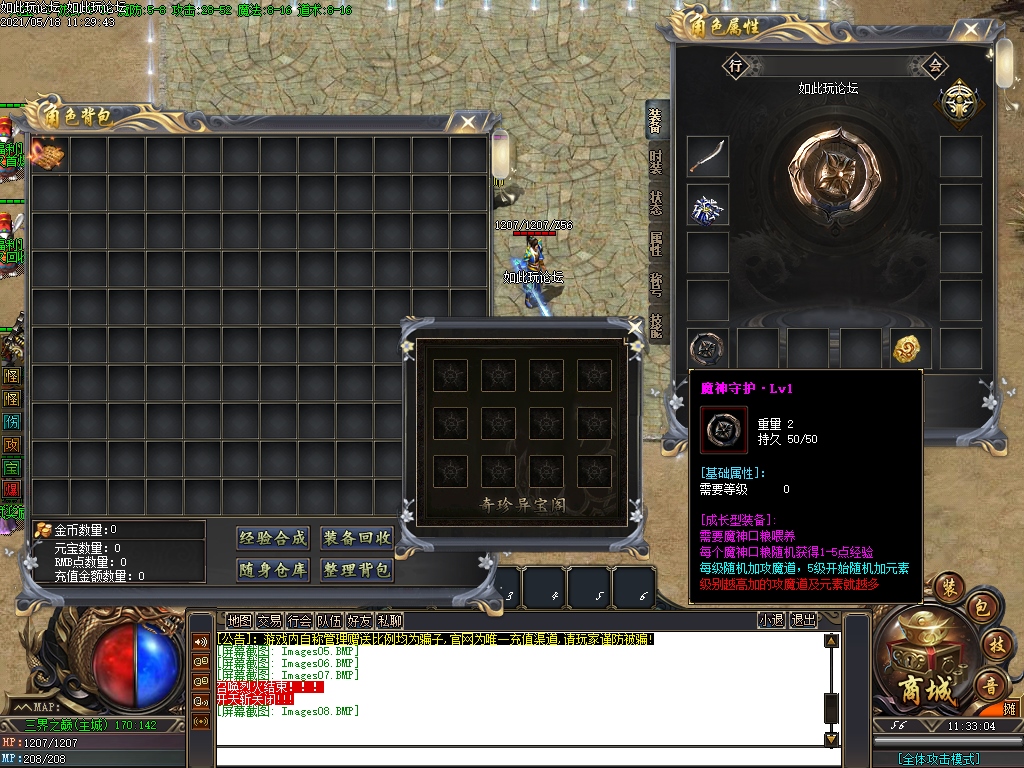Close the 角色背包 inventory window
Image resolution: width=1024 pixels, height=768 pixels.
coord(467,122)
